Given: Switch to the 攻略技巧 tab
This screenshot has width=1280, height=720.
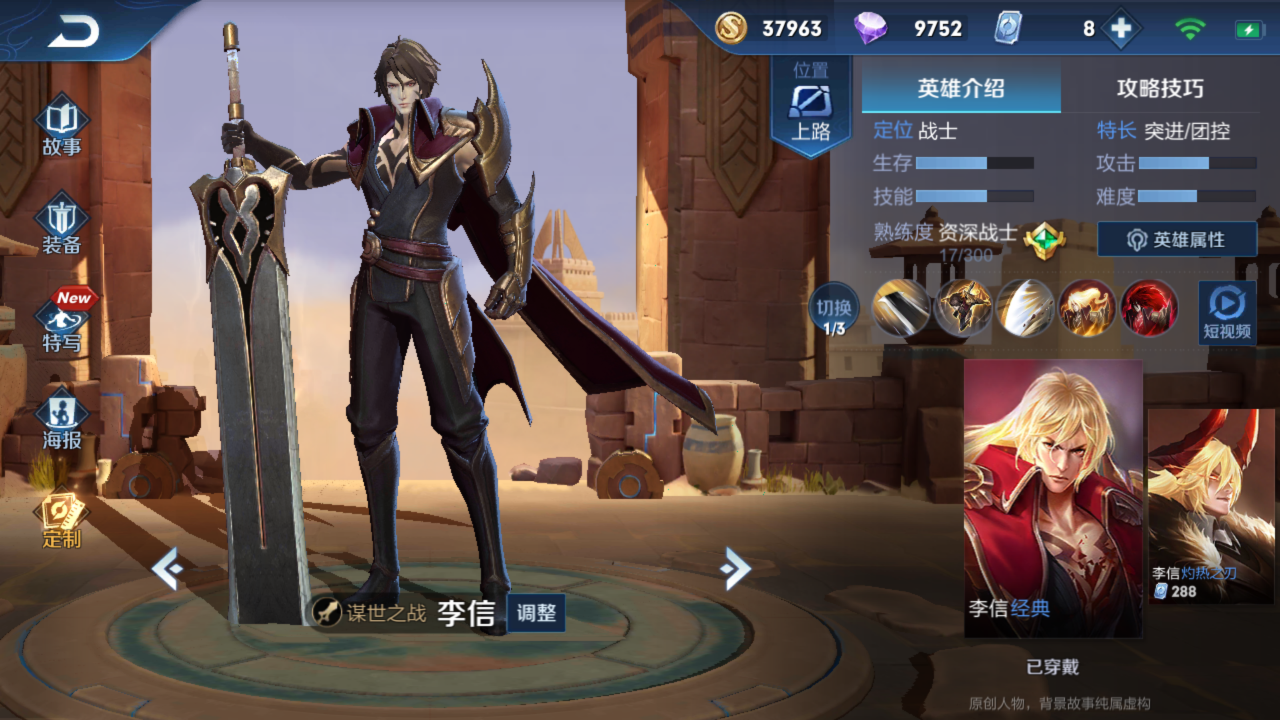Looking at the screenshot, I should [1160, 88].
